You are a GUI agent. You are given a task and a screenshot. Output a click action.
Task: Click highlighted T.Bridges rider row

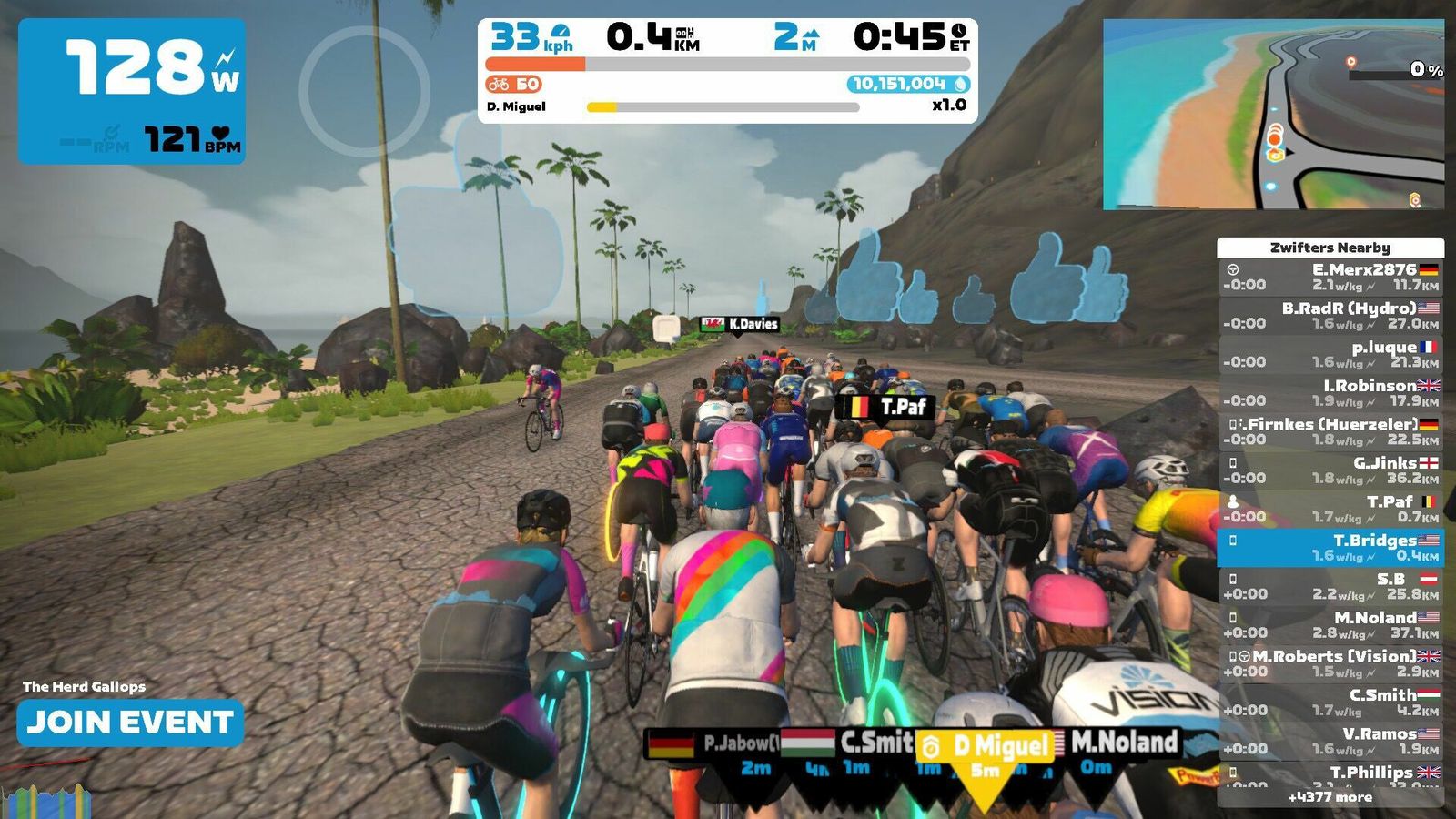(1330, 548)
